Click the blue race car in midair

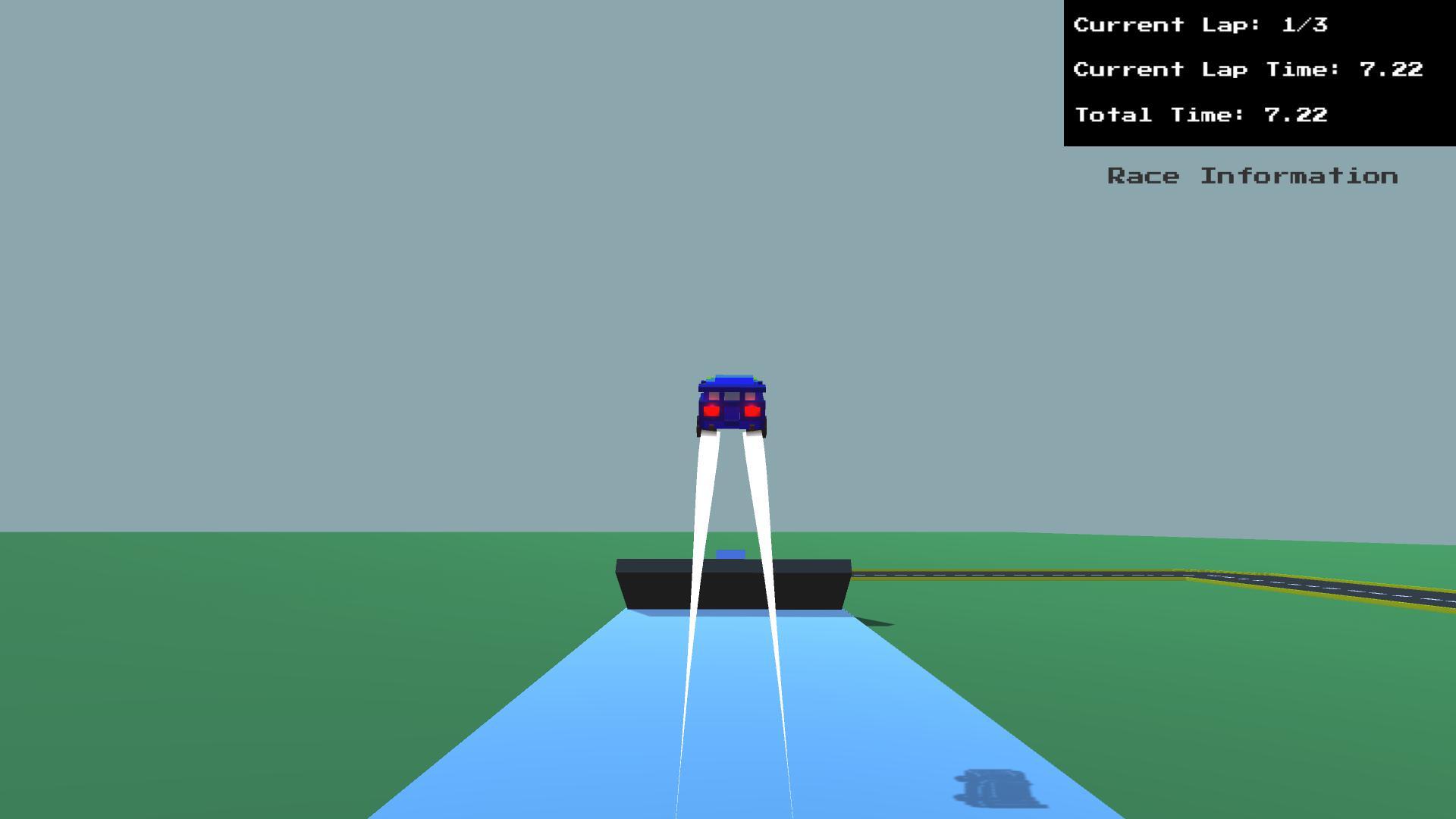[730, 403]
